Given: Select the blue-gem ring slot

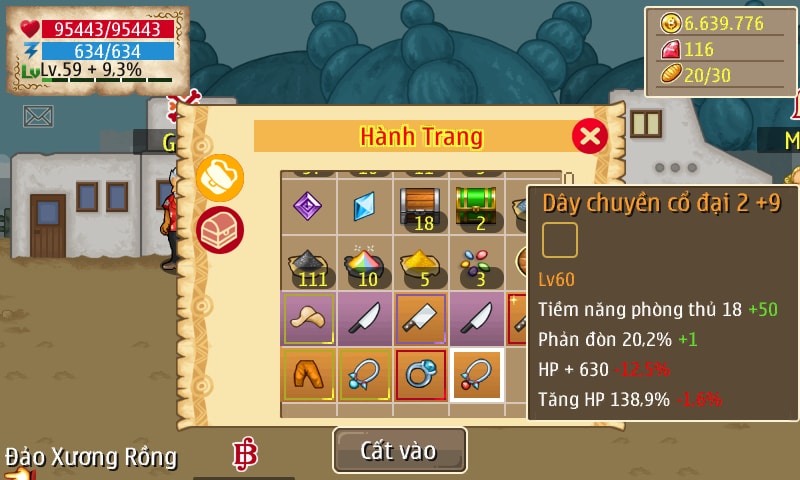Looking at the screenshot, I should [x=420, y=374].
